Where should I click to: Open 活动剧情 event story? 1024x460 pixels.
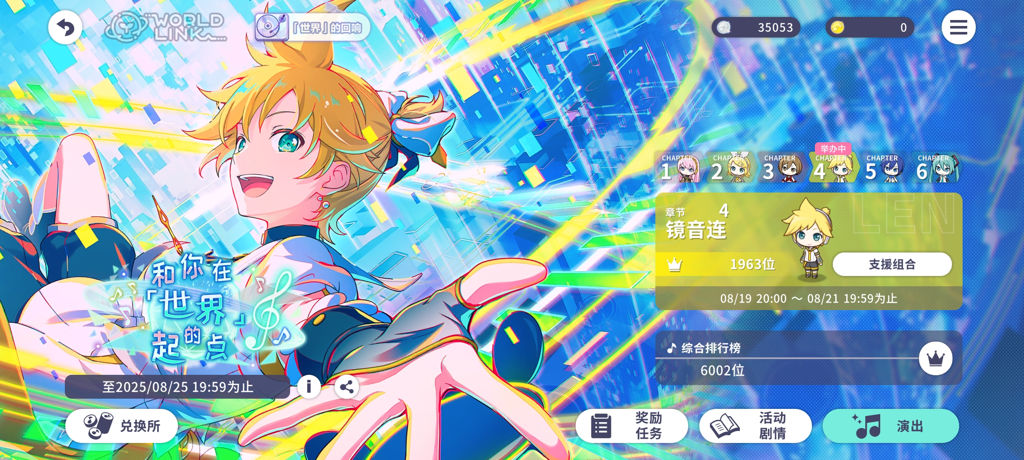click(755, 426)
